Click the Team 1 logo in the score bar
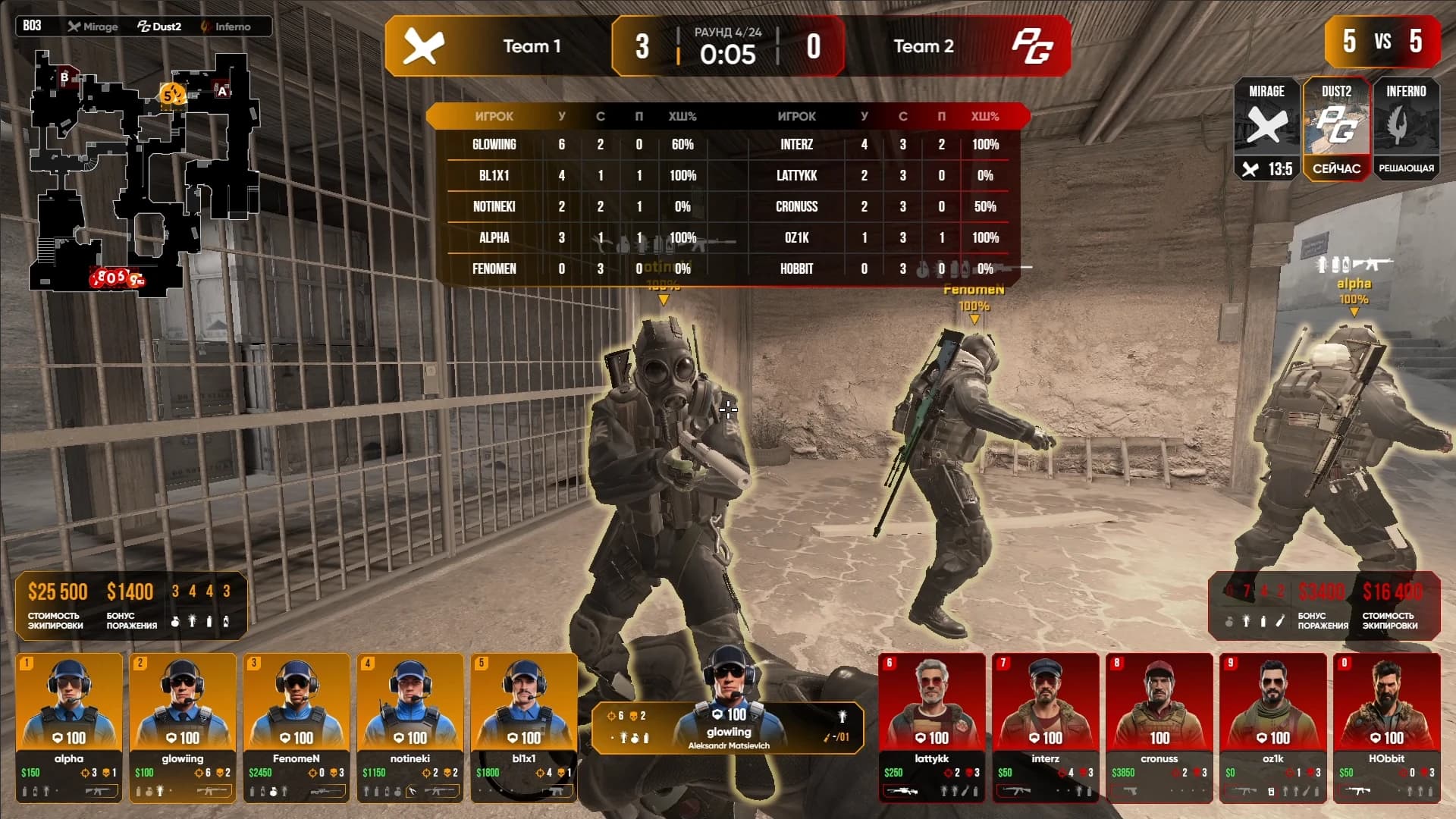The width and height of the screenshot is (1456, 819). (x=423, y=46)
